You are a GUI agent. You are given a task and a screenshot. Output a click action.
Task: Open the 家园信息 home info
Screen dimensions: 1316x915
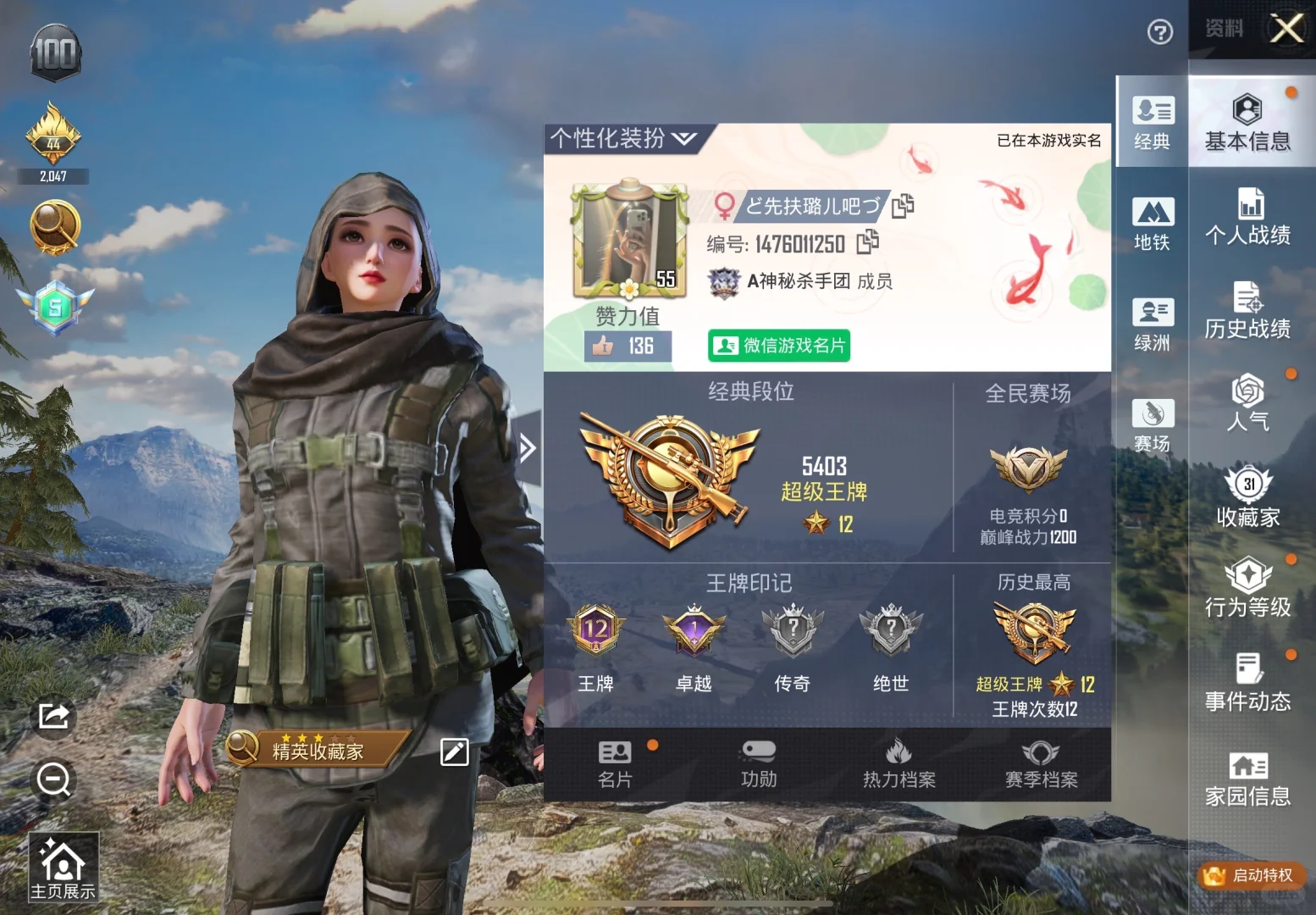pos(1247,778)
